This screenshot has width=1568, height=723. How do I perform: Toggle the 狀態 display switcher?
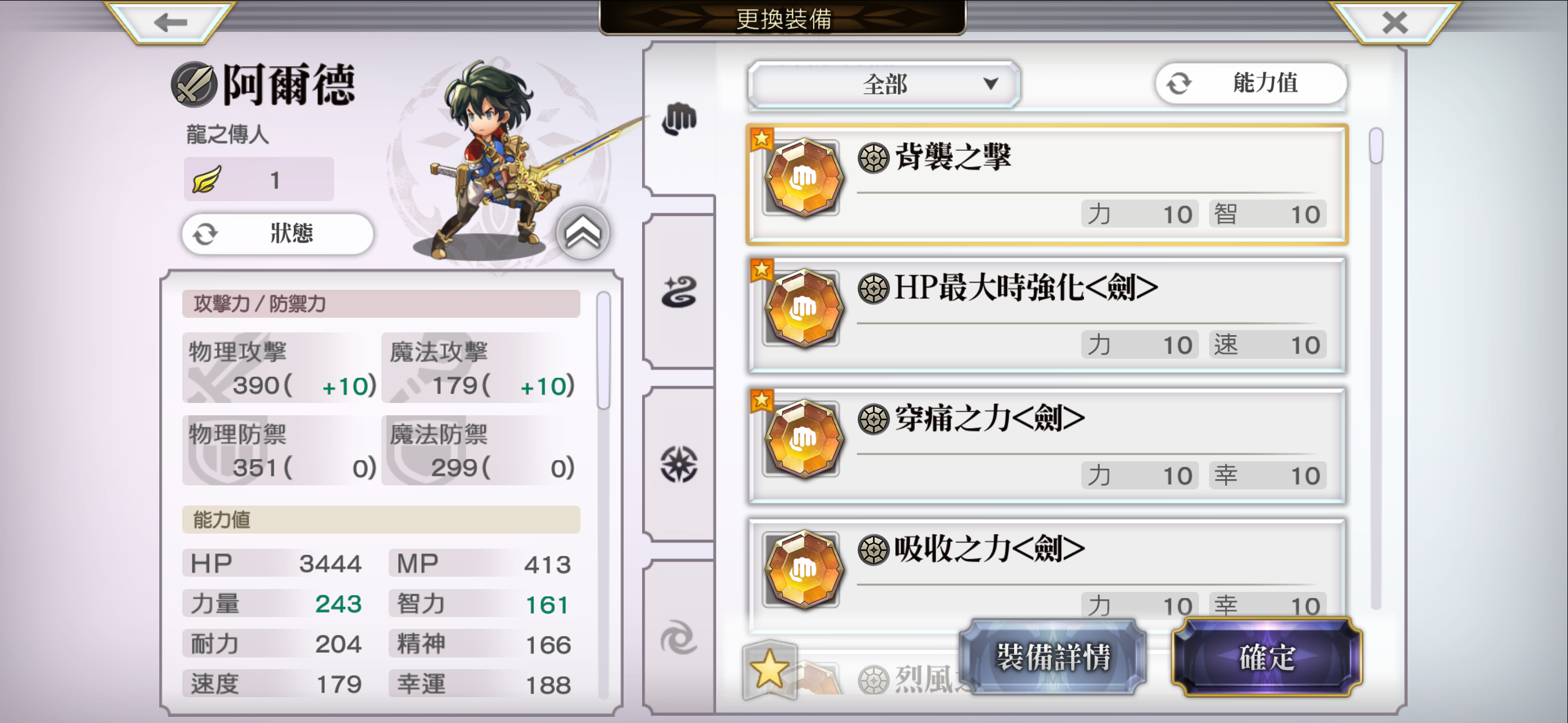tap(278, 234)
